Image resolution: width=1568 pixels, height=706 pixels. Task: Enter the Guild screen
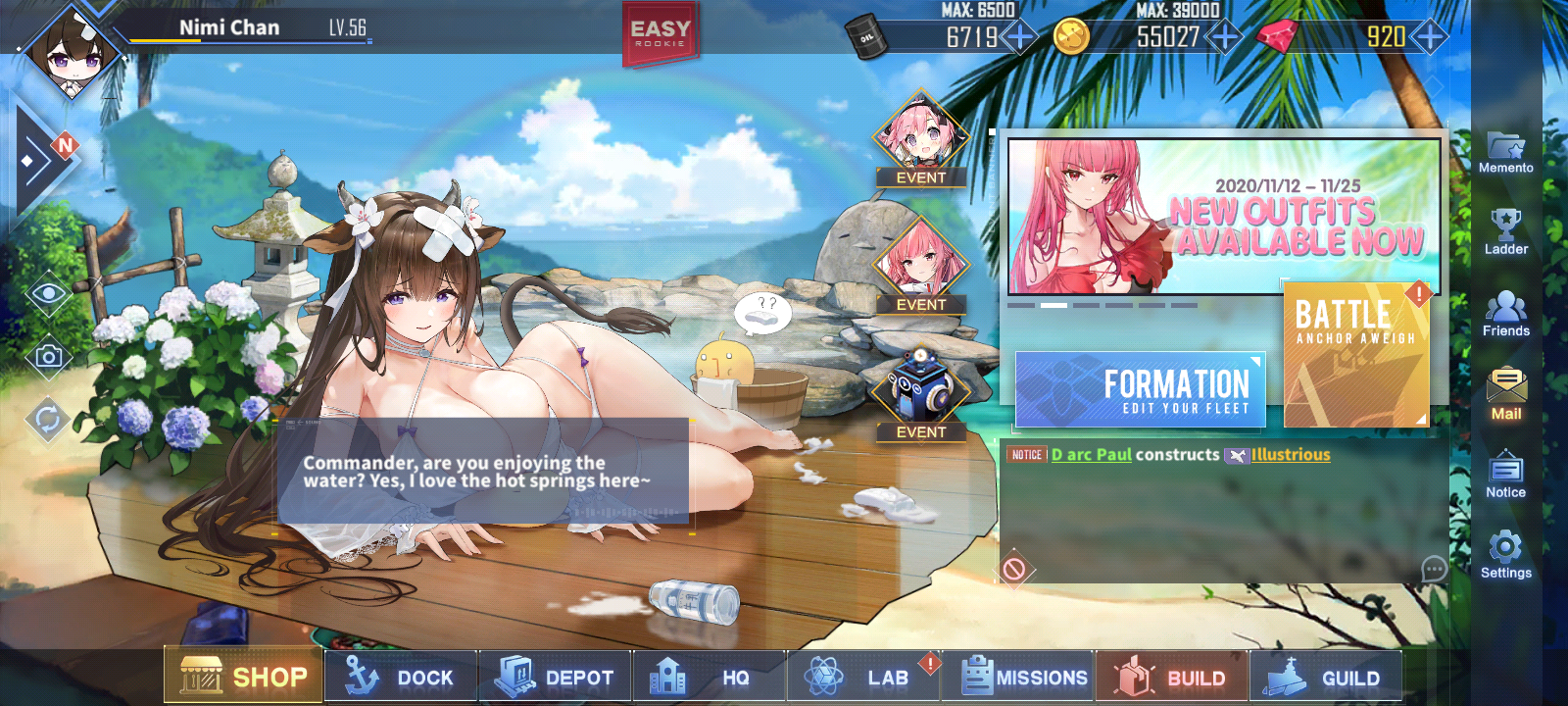1326,677
